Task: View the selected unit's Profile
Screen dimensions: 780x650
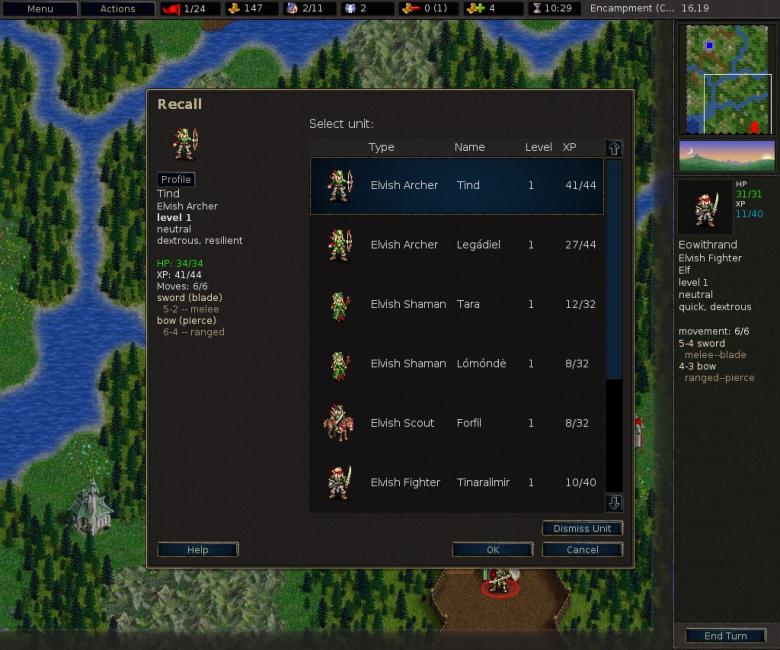Action: [x=176, y=180]
